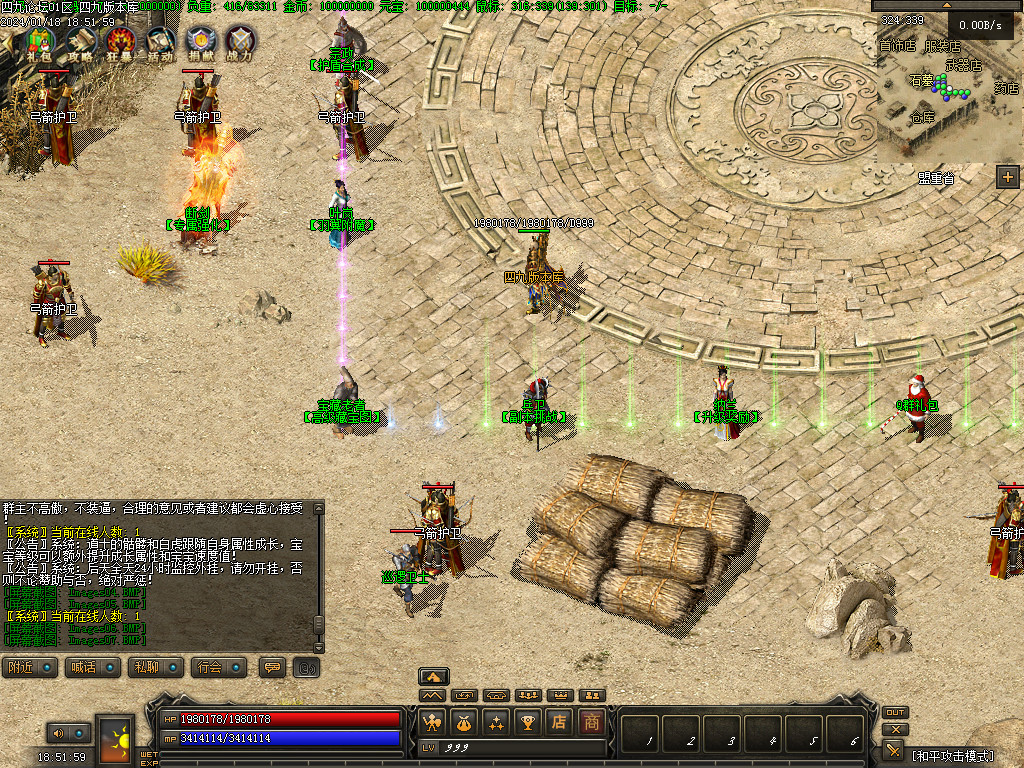The image size is (1024, 768).
Task: Open the 店 shop button
Action: [x=560, y=722]
